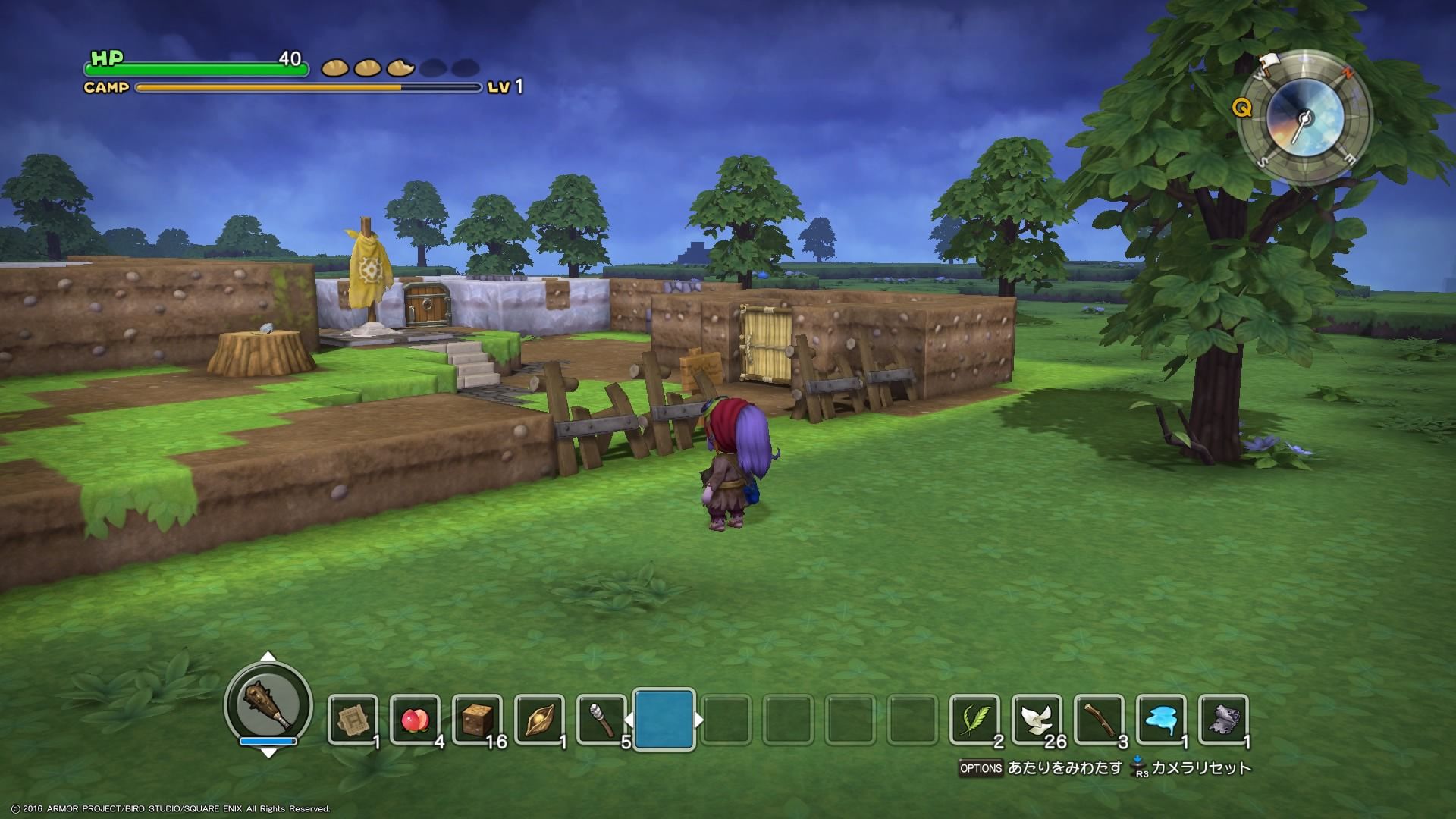Choose the straw door blueprint slot
This screenshot has height=819, width=1456.
[353, 720]
